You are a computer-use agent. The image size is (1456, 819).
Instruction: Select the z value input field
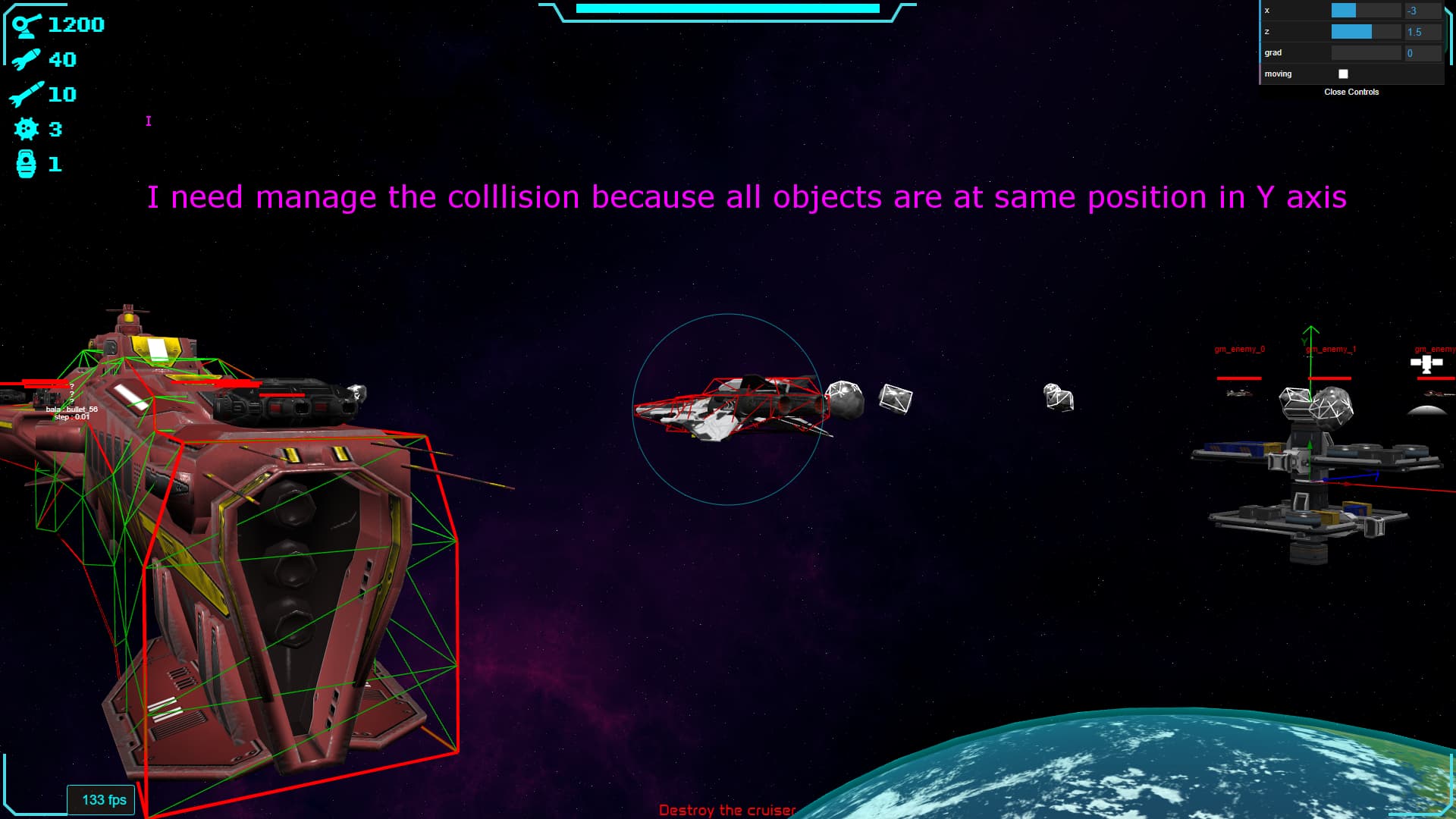click(x=1422, y=32)
